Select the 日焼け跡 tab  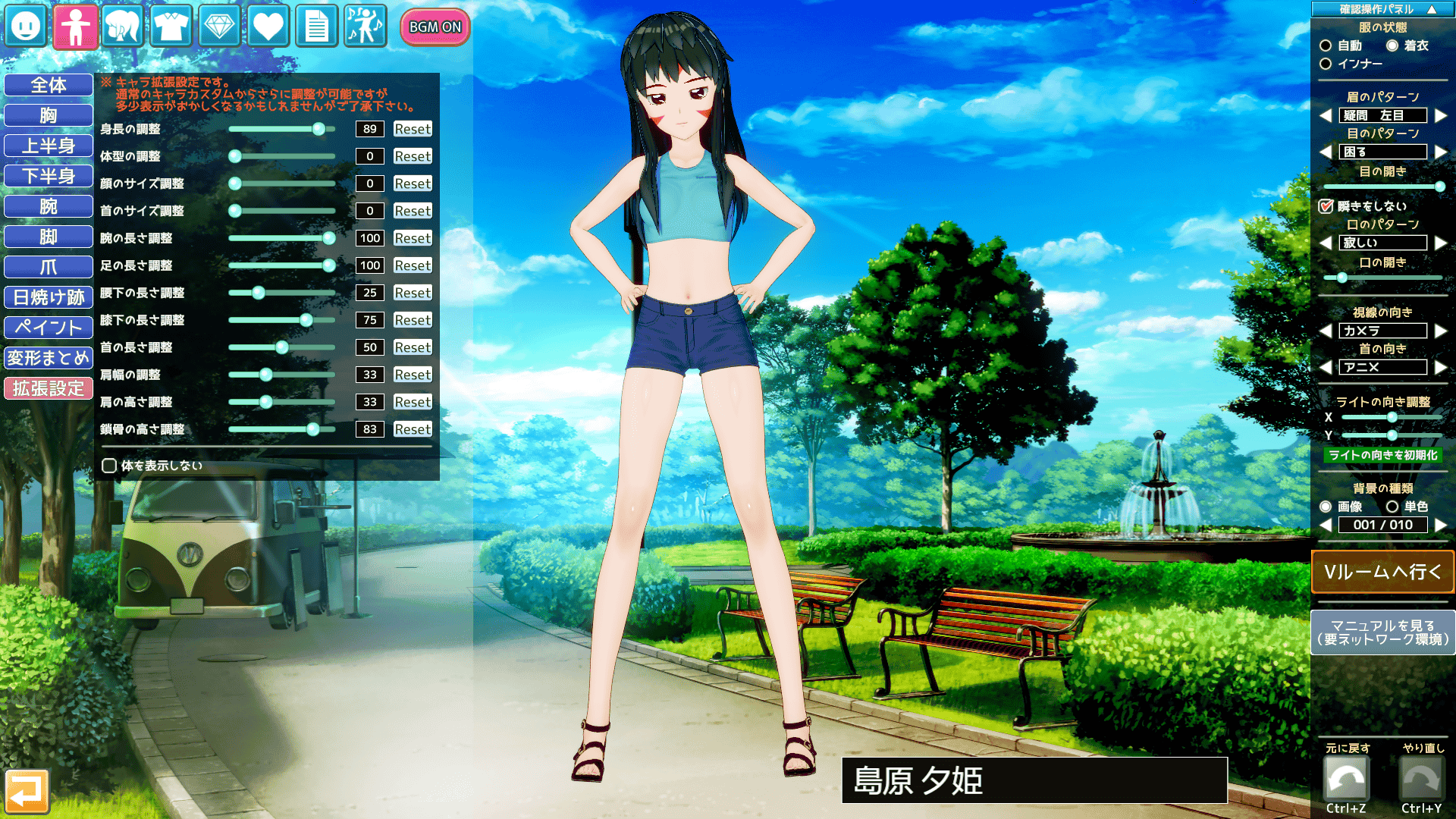pos(49,297)
